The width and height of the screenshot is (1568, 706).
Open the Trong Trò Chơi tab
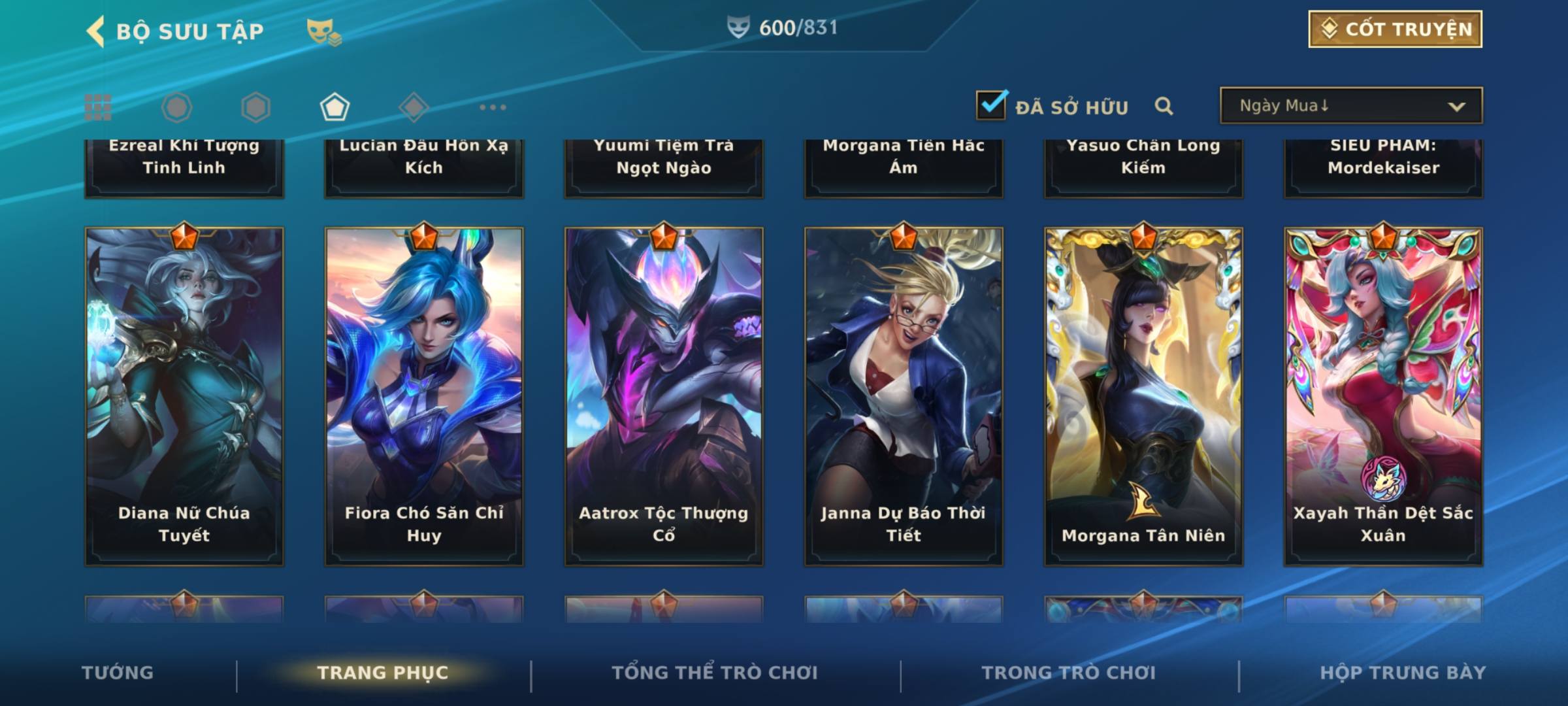coord(1069,673)
